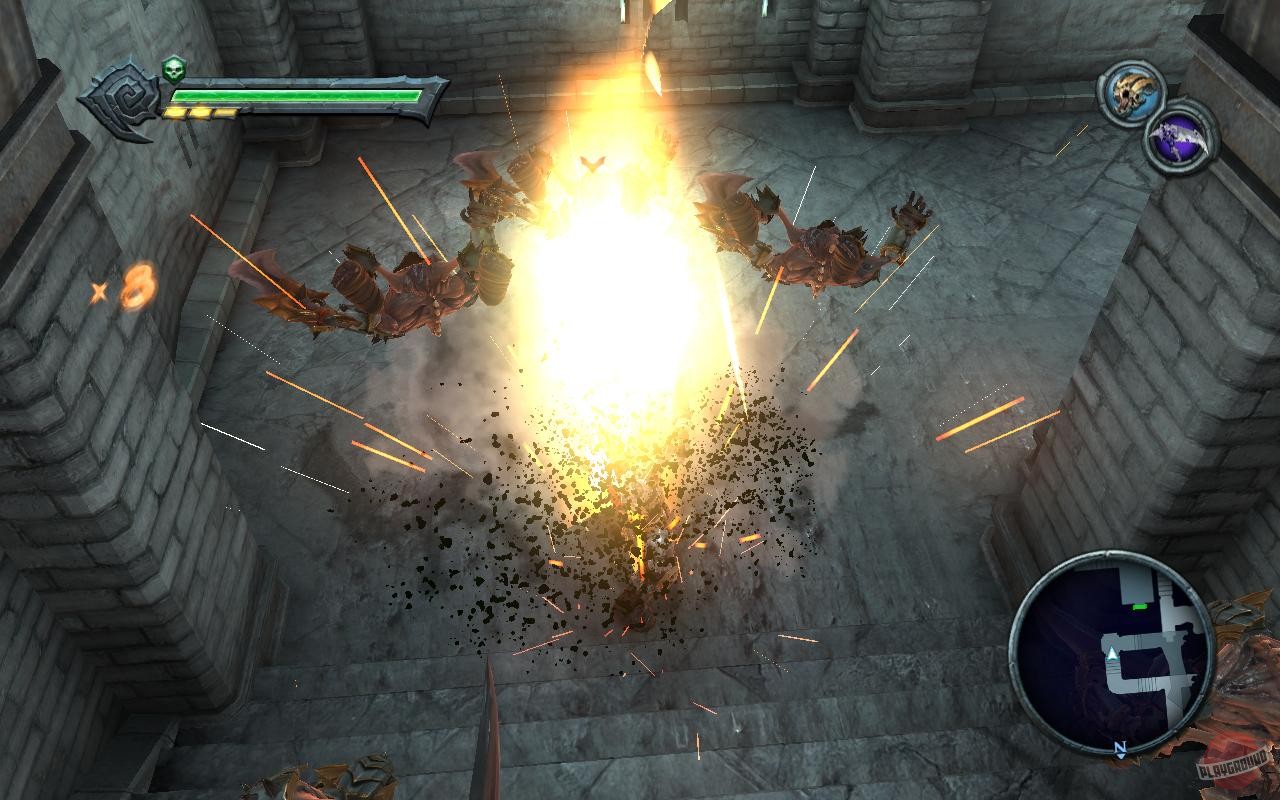Click the small arrow under the compass N
1280x800 pixels.
point(1122,757)
